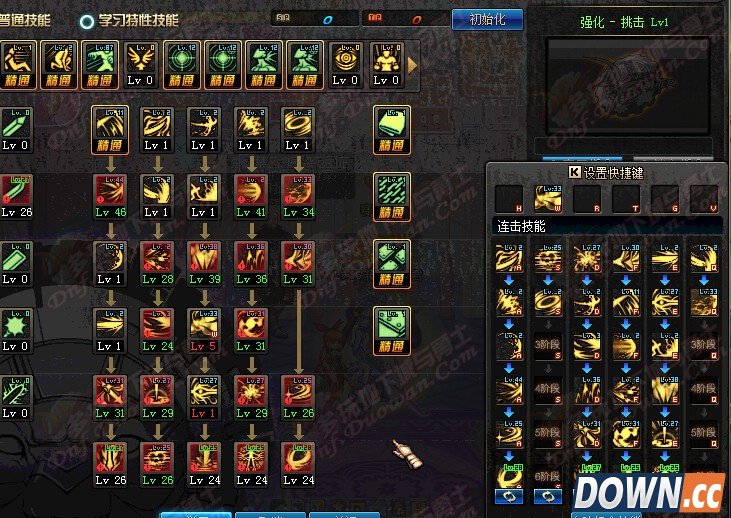The height and width of the screenshot is (518, 731).
Task: Click the Lv 34 skill icon
Action: (x=298, y=190)
